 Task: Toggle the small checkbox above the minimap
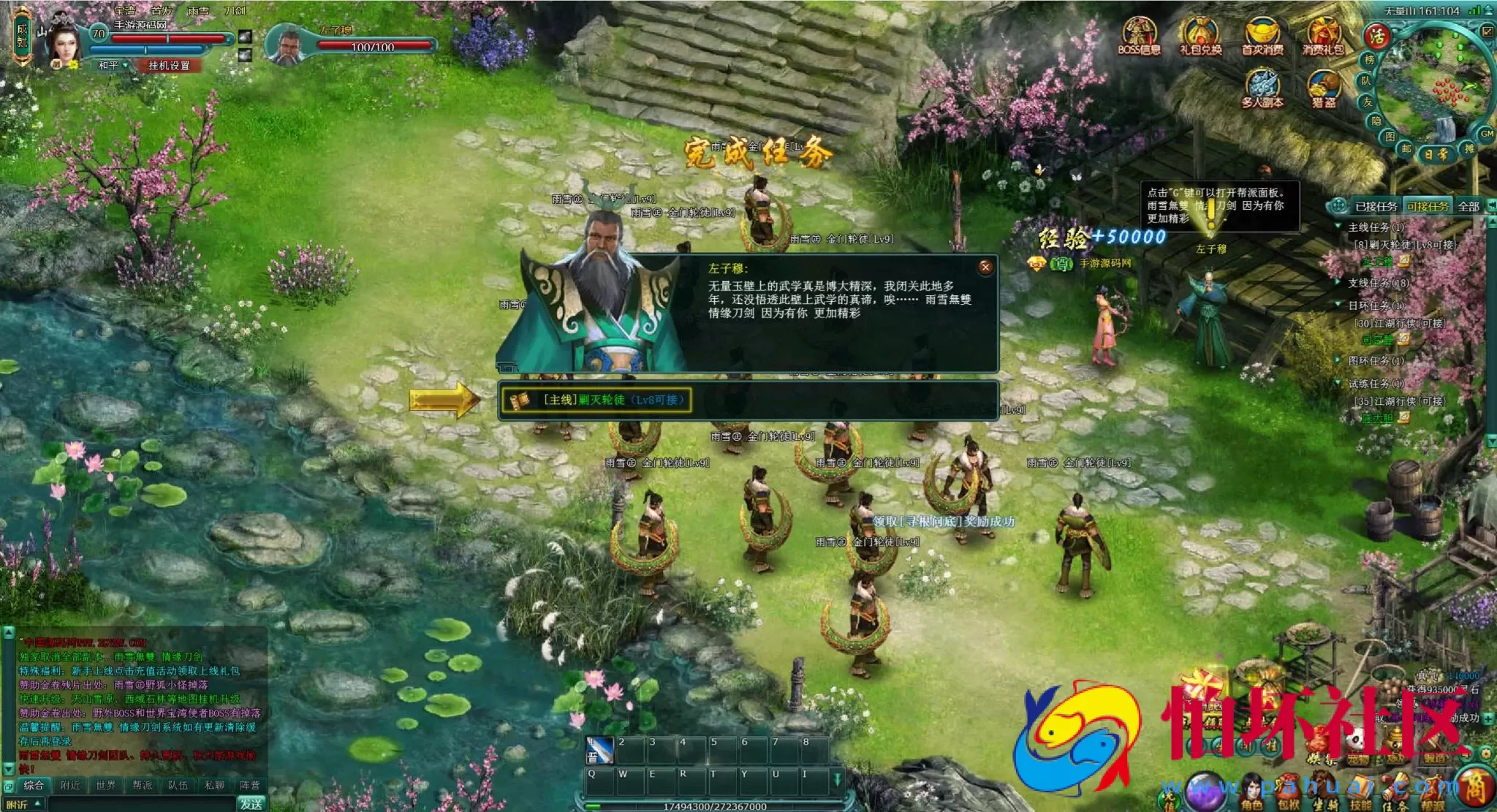click(1487, 31)
